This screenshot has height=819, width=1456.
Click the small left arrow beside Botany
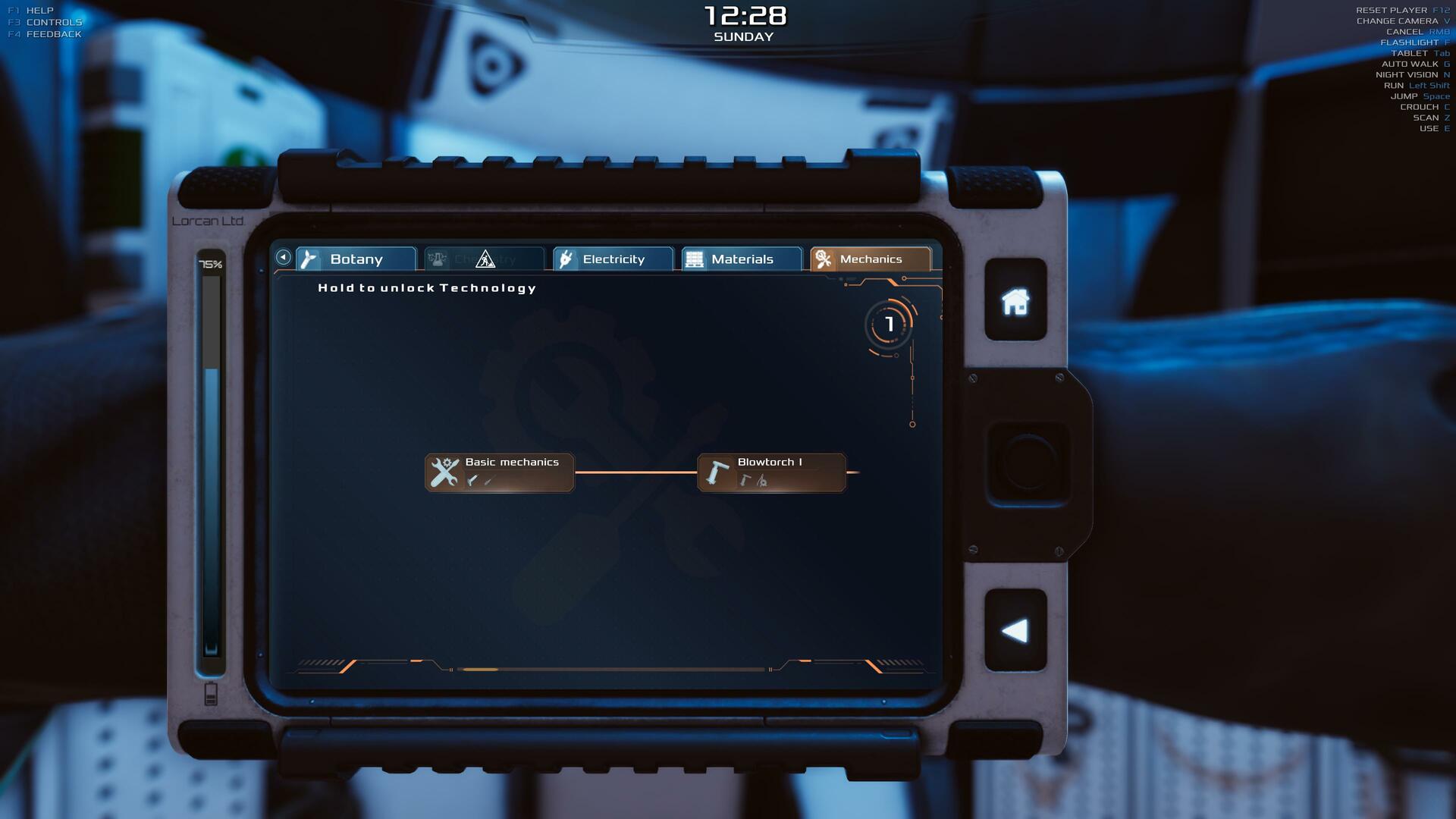(x=283, y=257)
